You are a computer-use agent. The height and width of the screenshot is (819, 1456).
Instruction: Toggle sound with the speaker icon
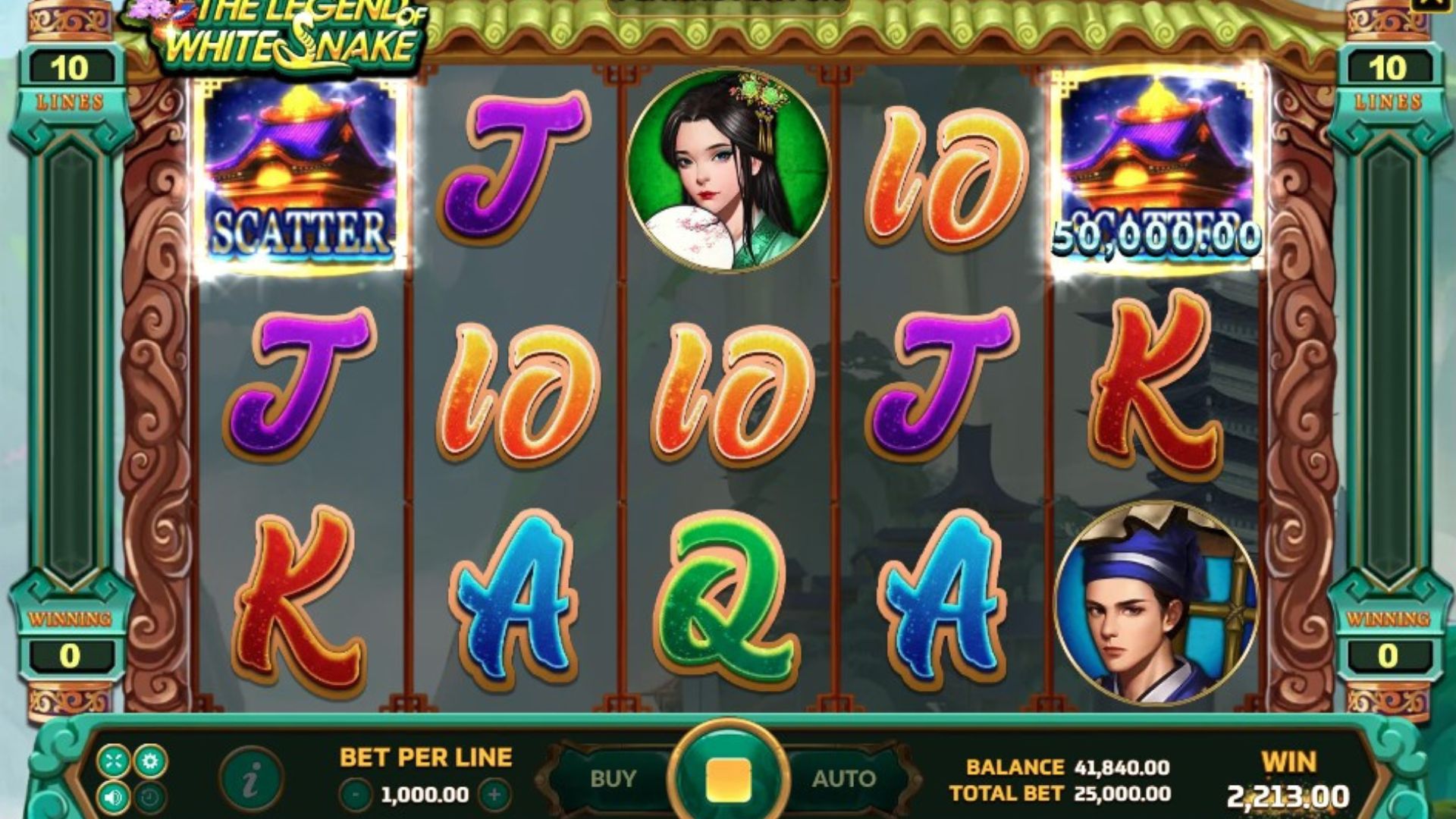point(113,797)
